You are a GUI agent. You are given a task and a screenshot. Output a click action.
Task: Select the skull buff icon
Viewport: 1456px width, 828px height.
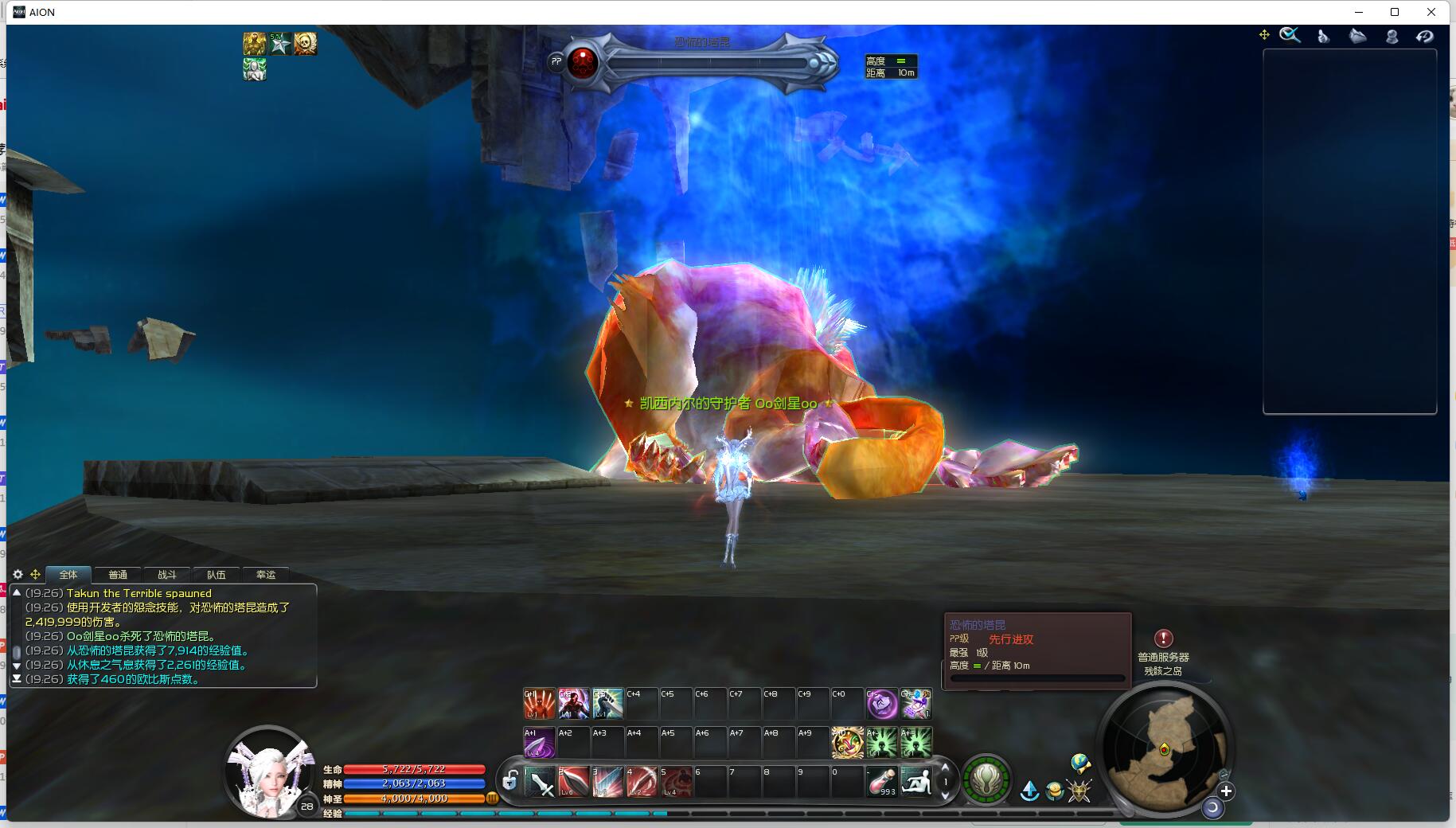(x=305, y=43)
